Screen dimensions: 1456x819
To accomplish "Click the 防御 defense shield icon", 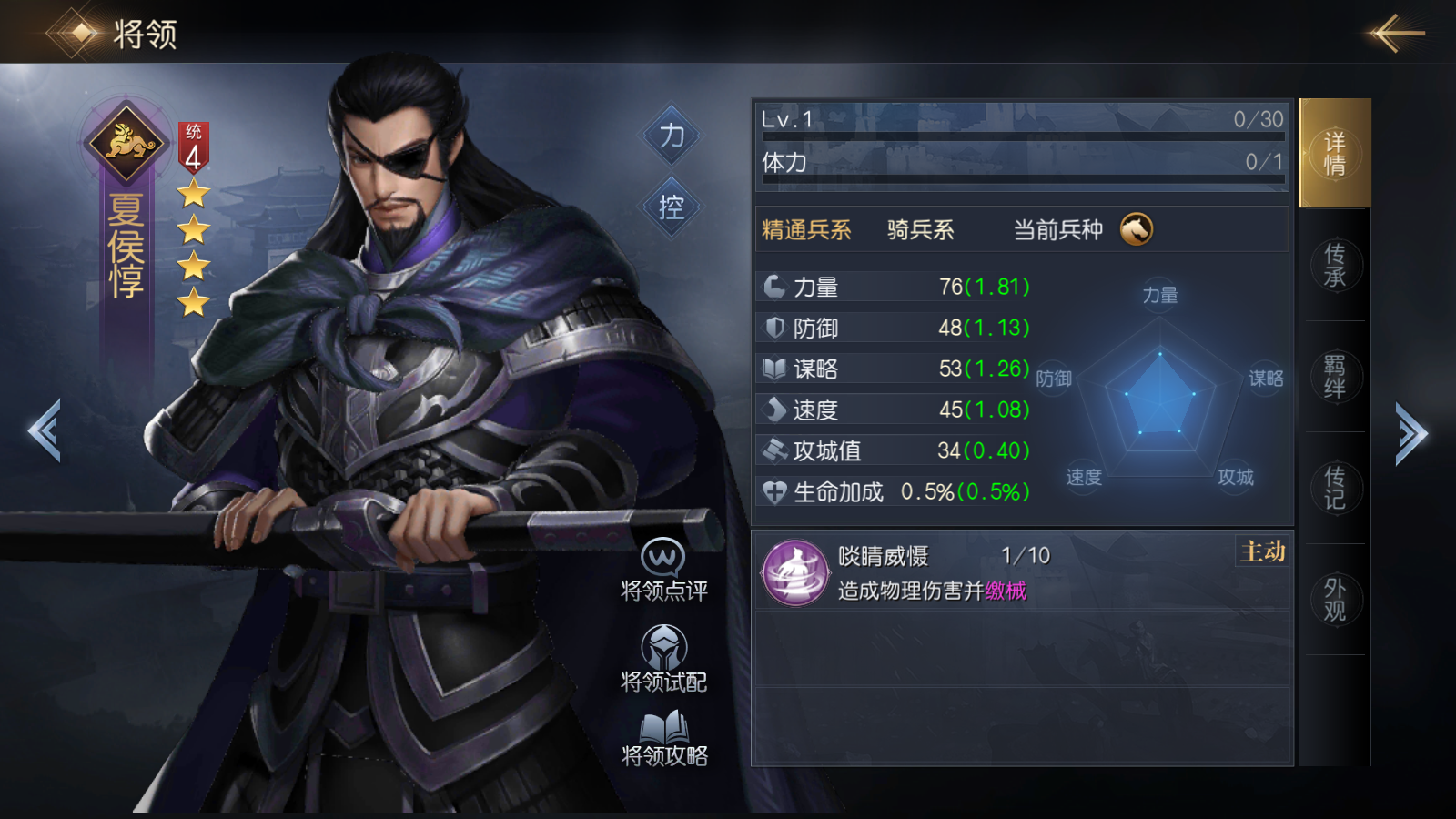I will coord(773,327).
